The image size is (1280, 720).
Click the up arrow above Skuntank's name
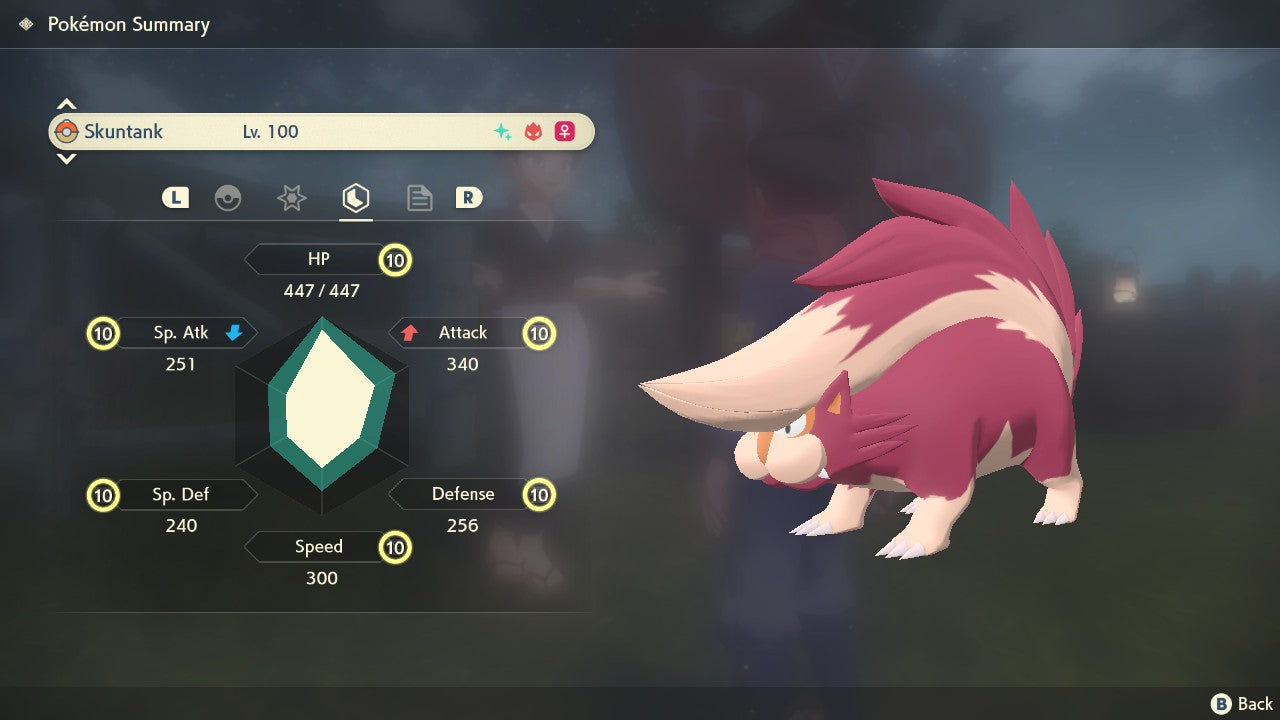coord(66,104)
